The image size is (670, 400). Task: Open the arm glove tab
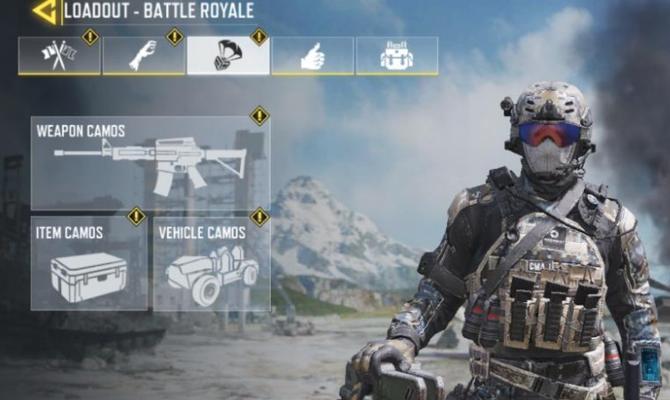(143, 56)
